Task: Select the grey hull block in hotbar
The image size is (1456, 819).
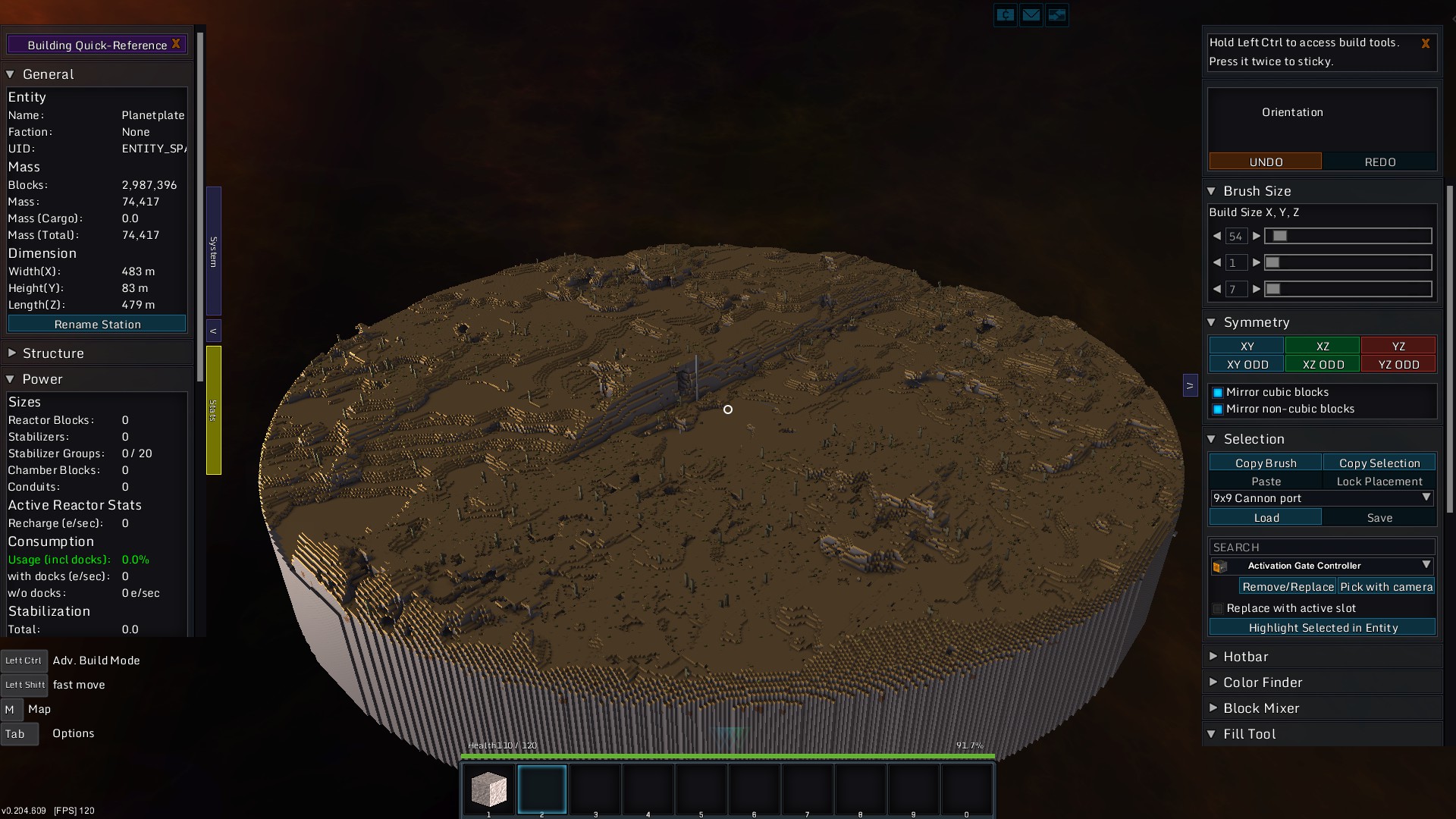Action: coord(489,789)
